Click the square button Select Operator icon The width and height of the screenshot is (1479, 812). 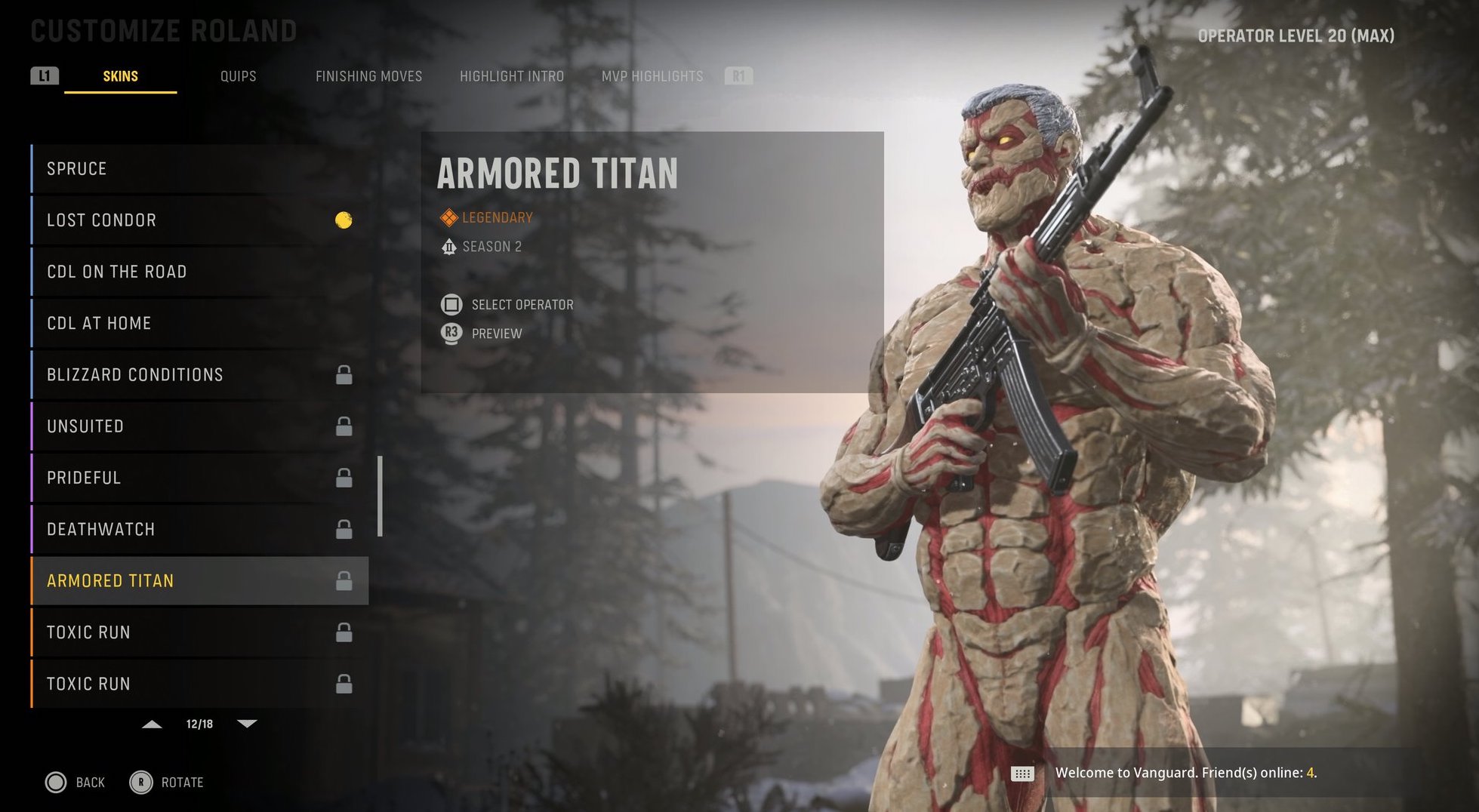(x=451, y=304)
